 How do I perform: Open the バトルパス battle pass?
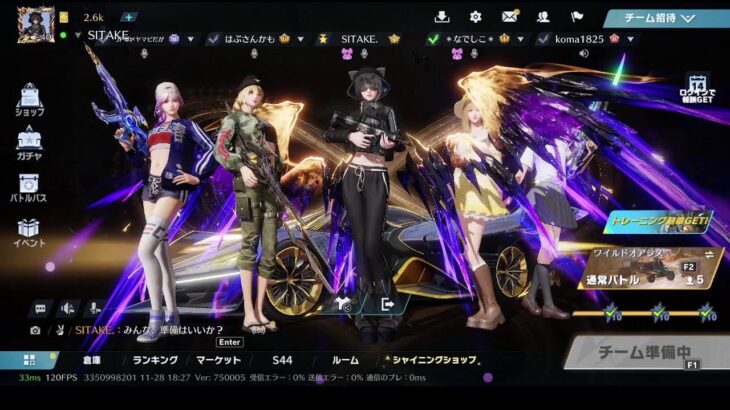[x=29, y=189]
